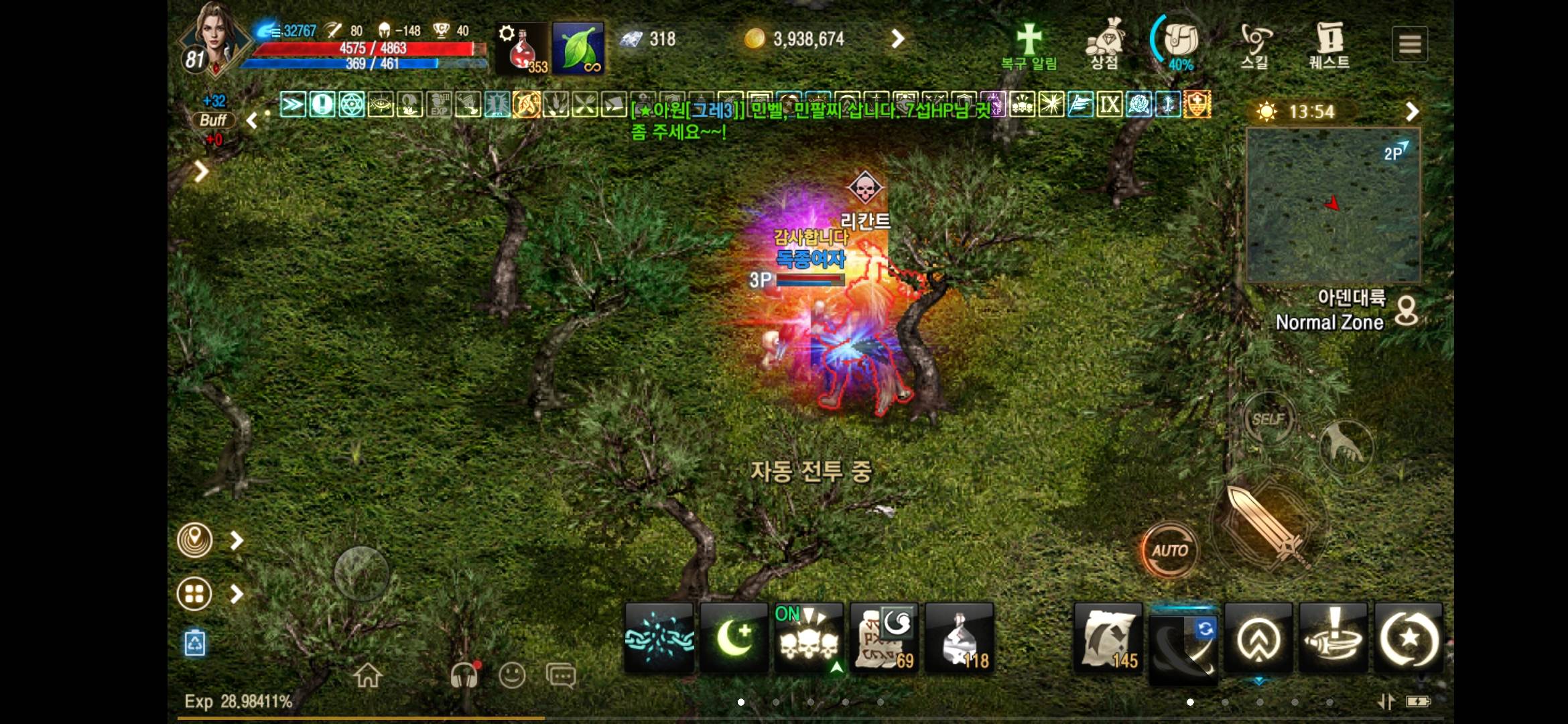Screen dimensions: 1568x724
Task: Open the minimap showing 아덴대륙 Normal Zone
Action: click(x=1332, y=206)
